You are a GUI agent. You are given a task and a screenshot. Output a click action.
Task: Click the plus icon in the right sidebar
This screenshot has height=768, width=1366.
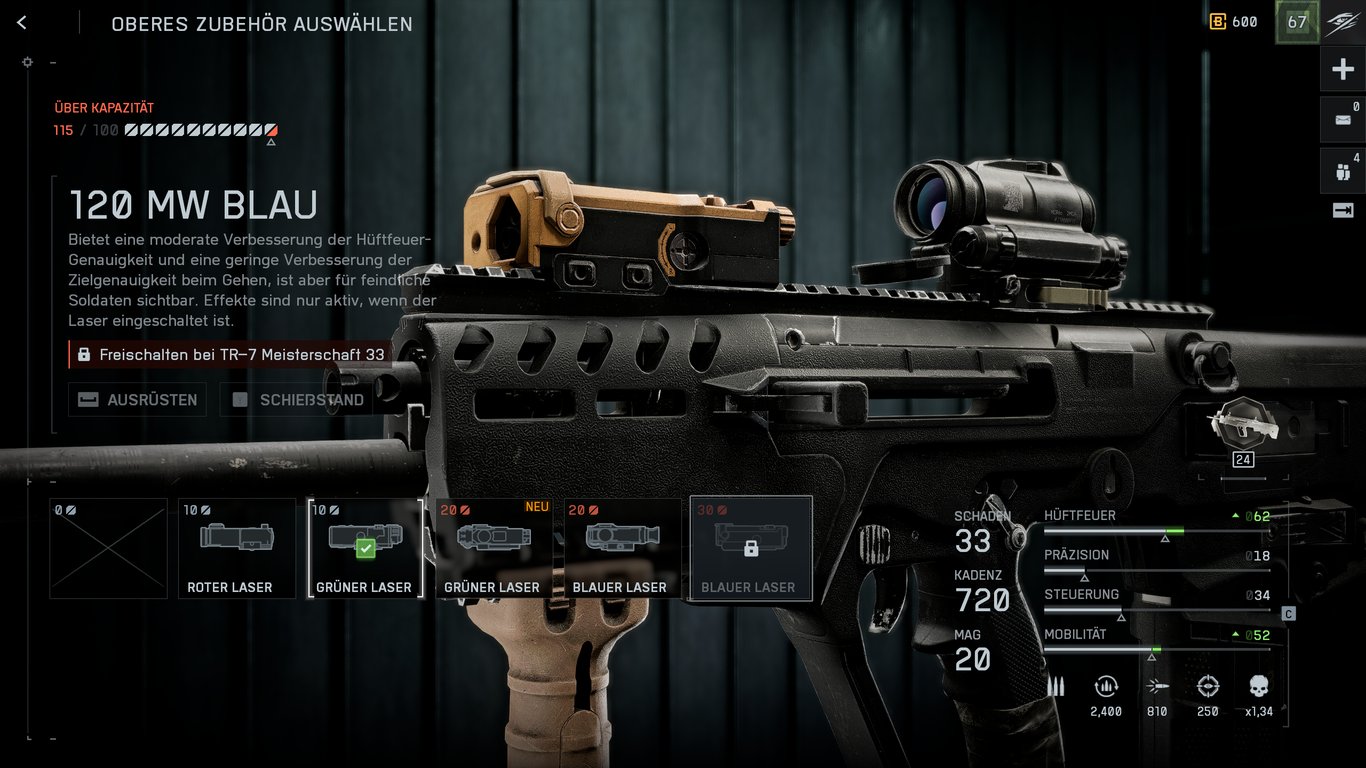tap(1345, 67)
